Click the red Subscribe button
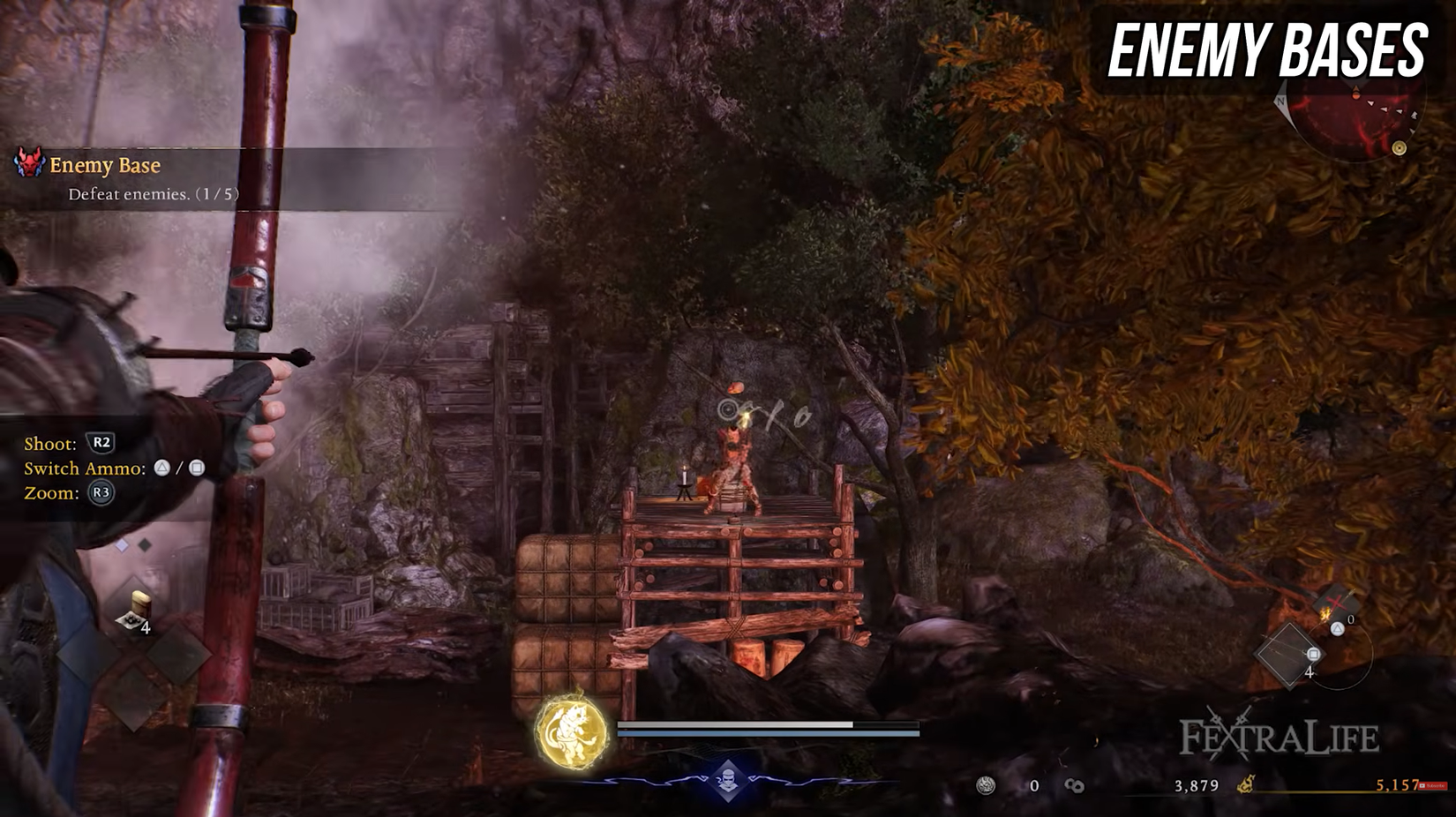Viewport: 1456px width, 817px height. point(1432,785)
